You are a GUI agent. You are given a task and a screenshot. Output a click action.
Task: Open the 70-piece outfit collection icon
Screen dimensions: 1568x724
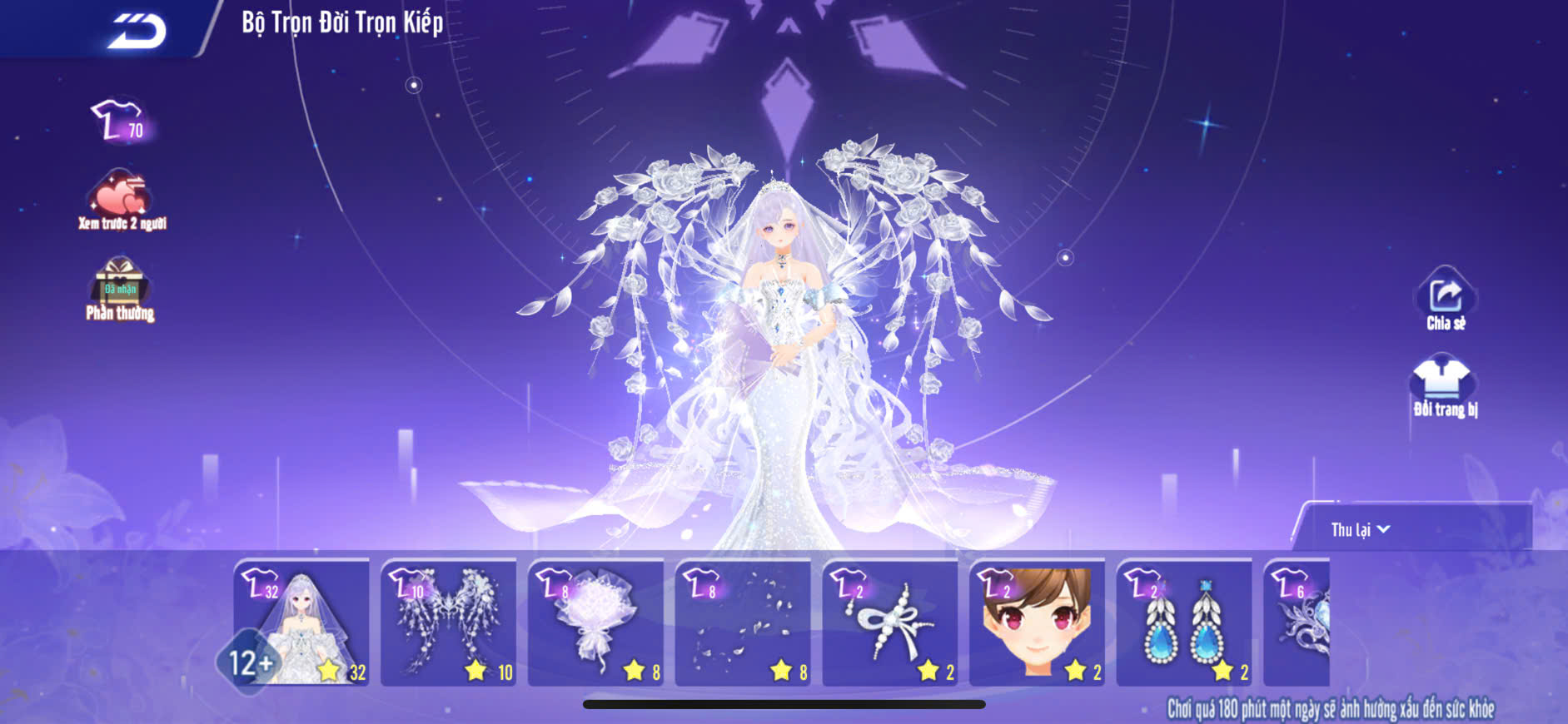click(x=118, y=121)
